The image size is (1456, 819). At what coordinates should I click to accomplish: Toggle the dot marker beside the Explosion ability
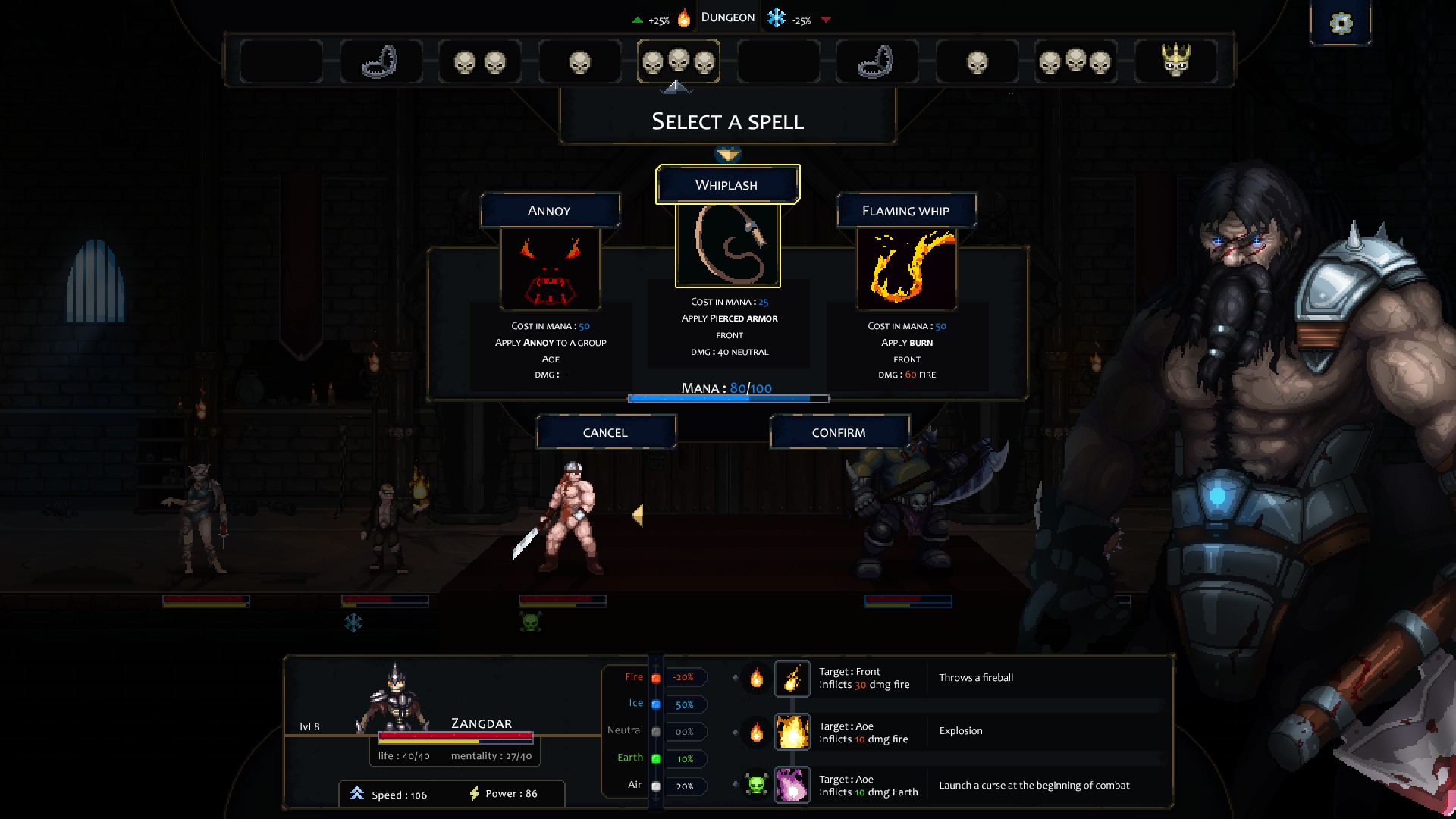pyautogui.click(x=736, y=732)
